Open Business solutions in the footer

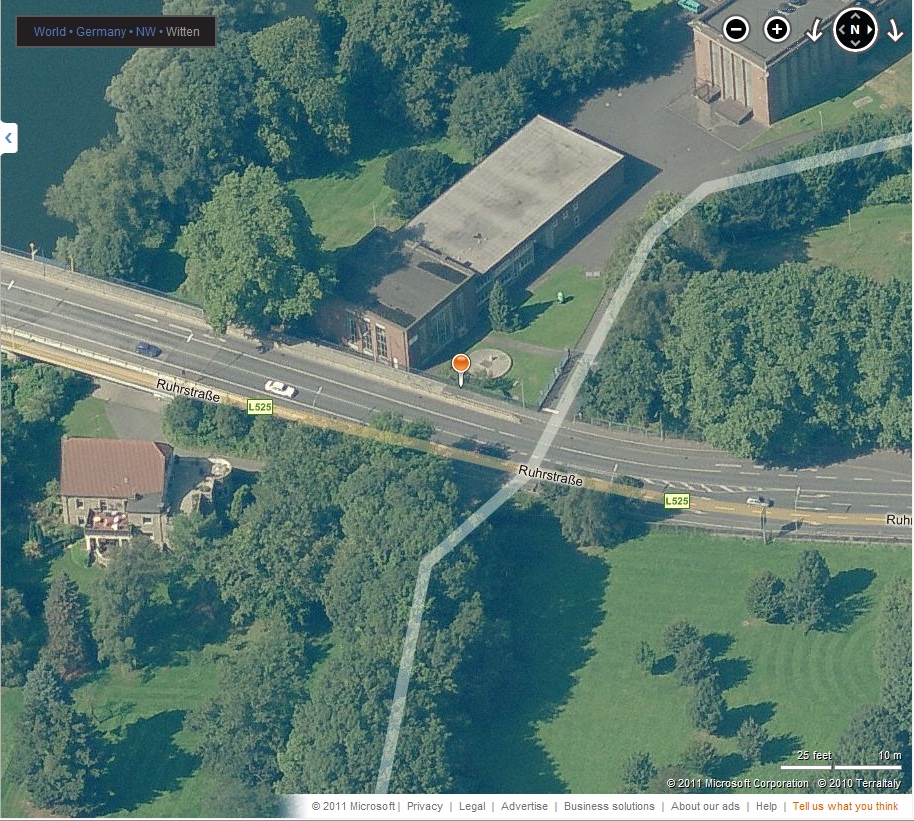[x=609, y=806]
